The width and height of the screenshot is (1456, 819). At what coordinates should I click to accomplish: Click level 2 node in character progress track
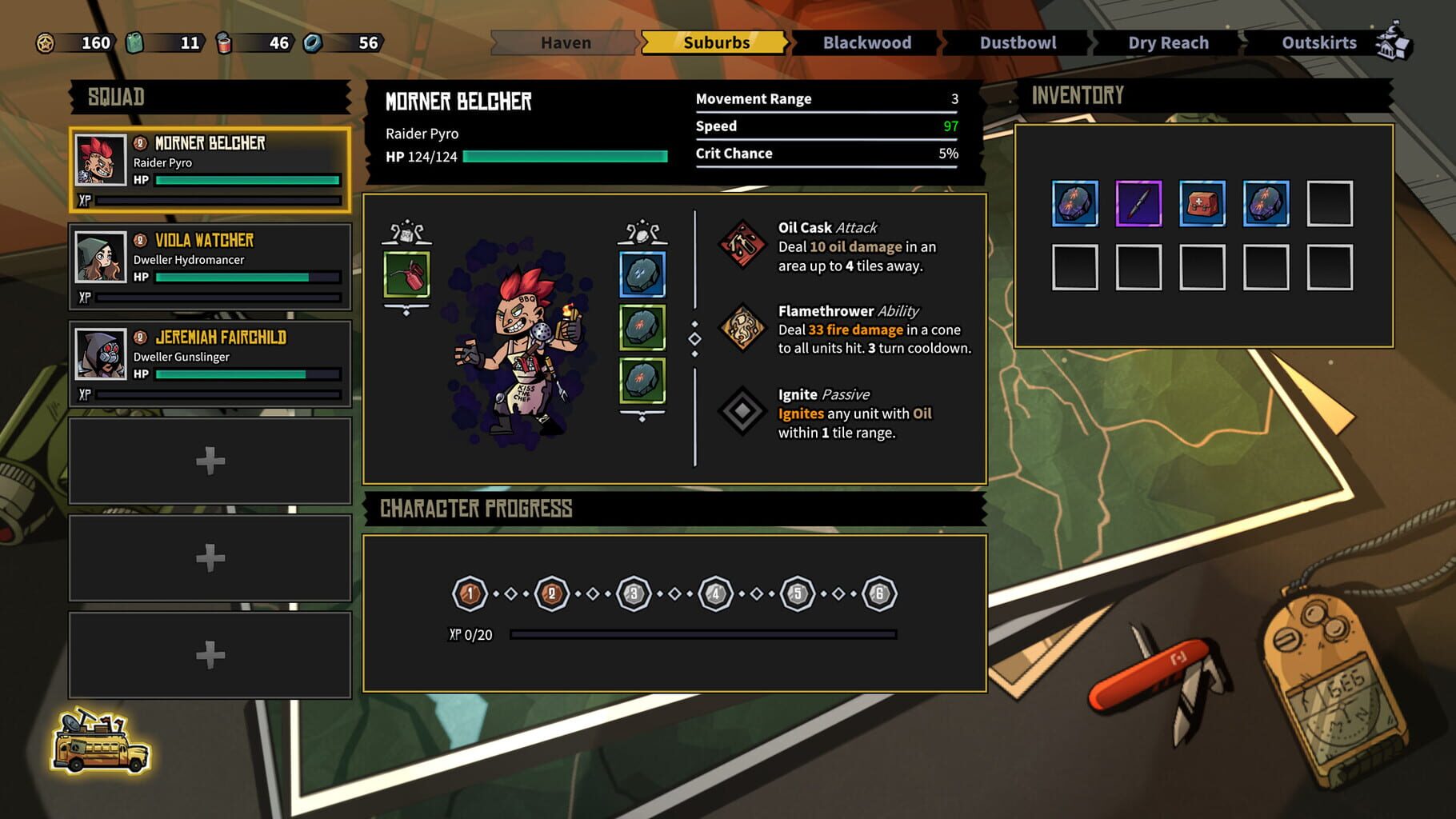[551, 593]
